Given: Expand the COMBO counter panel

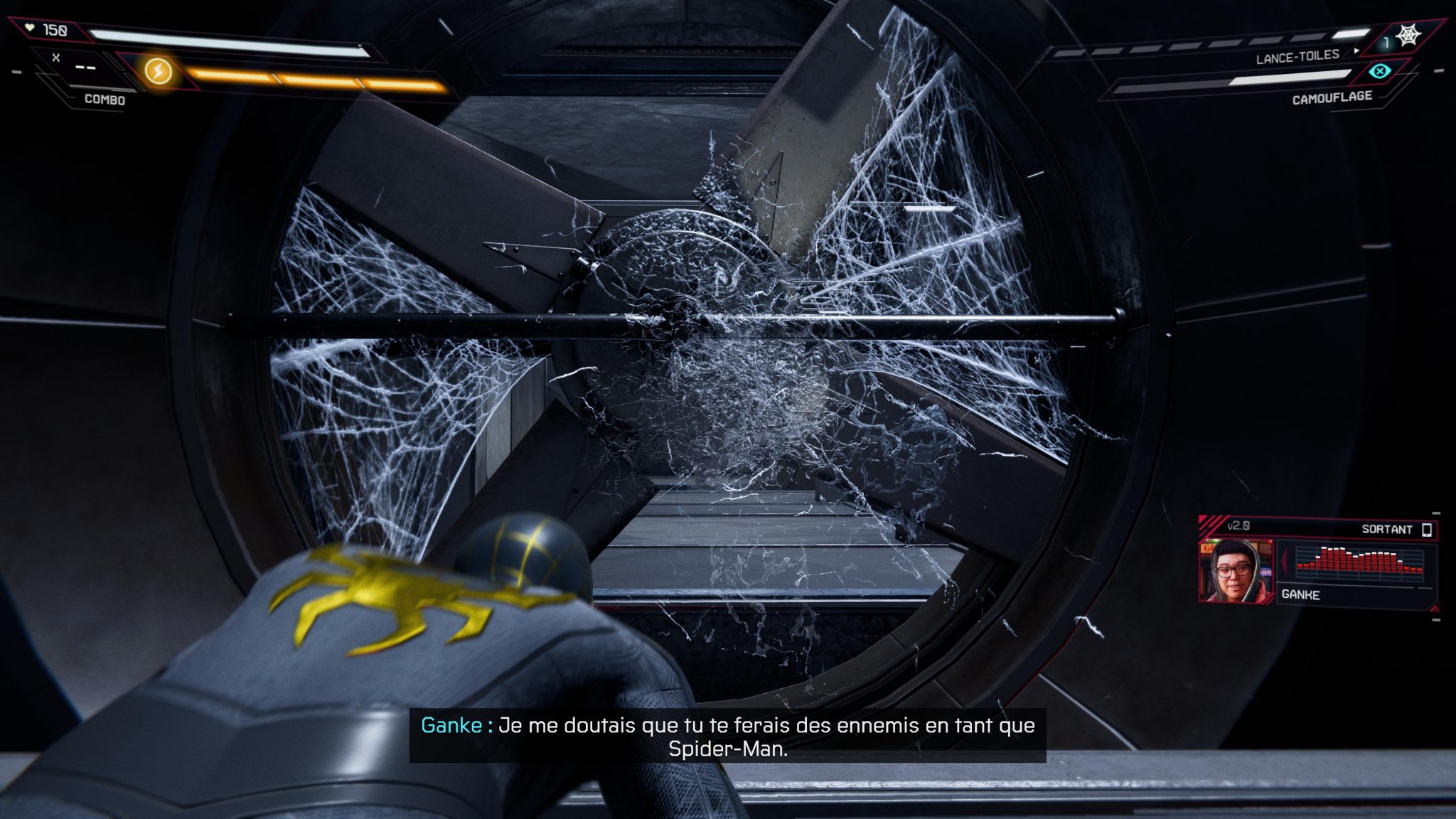Looking at the screenshot, I should 103,100.
